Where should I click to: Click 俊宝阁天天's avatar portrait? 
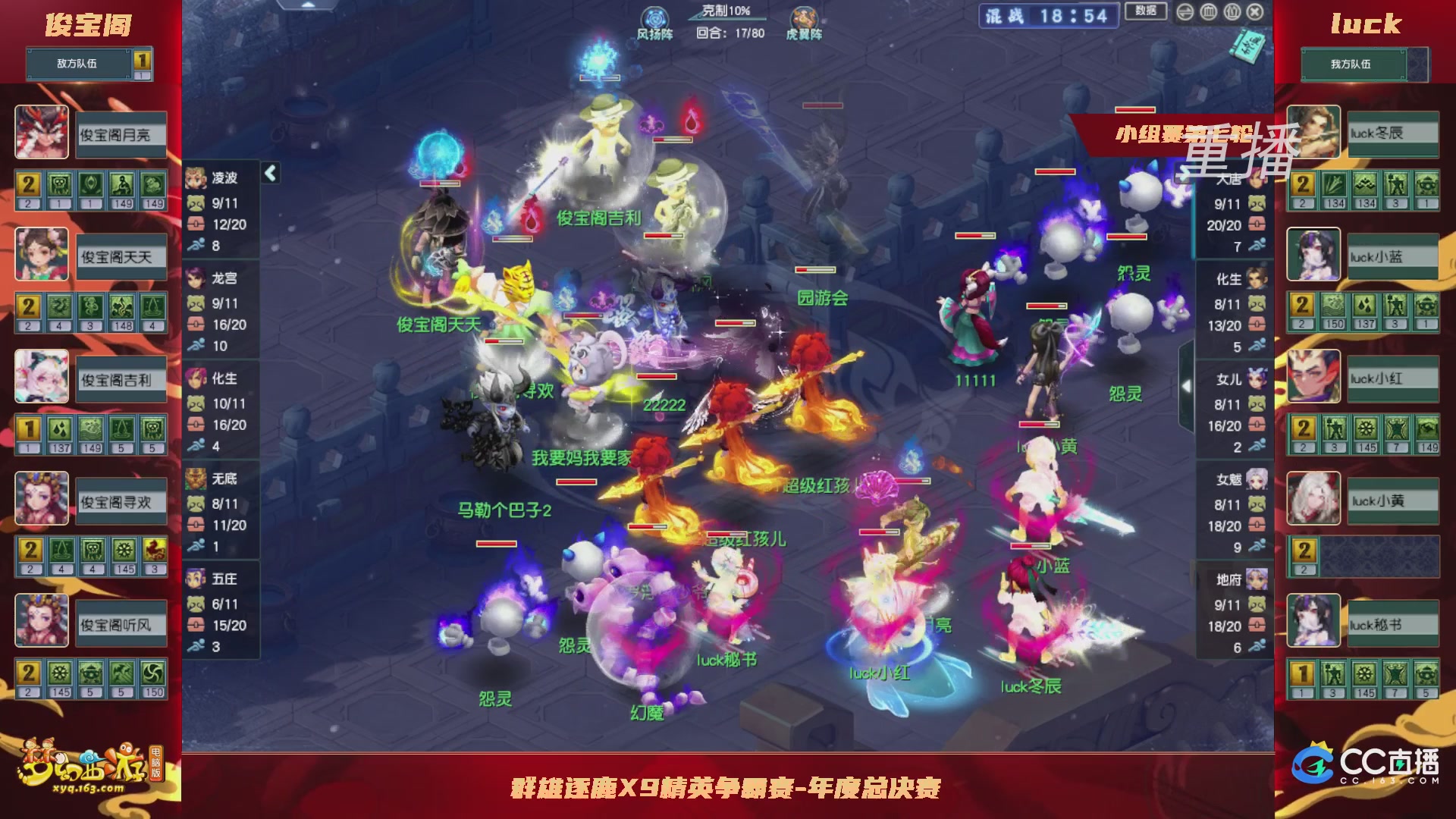point(42,255)
